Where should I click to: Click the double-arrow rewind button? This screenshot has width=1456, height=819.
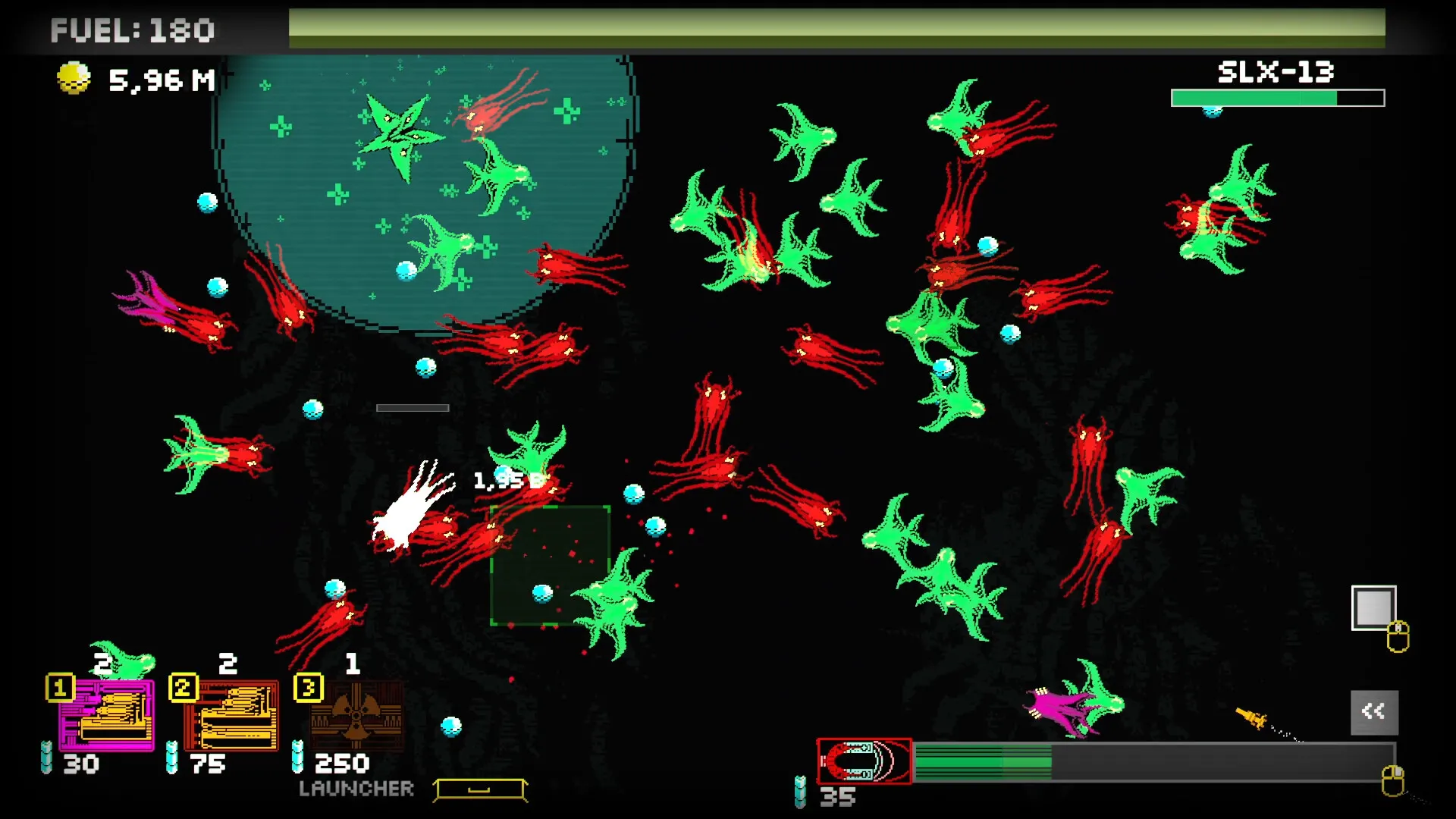tap(1373, 711)
